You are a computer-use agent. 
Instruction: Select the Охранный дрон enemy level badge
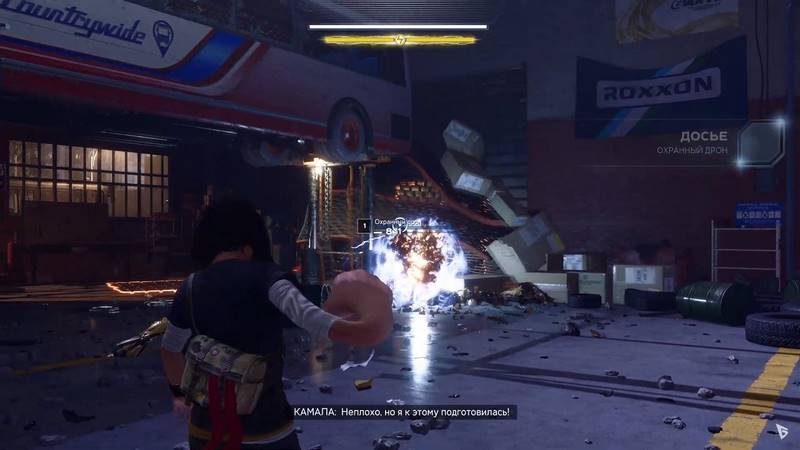coord(364,226)
